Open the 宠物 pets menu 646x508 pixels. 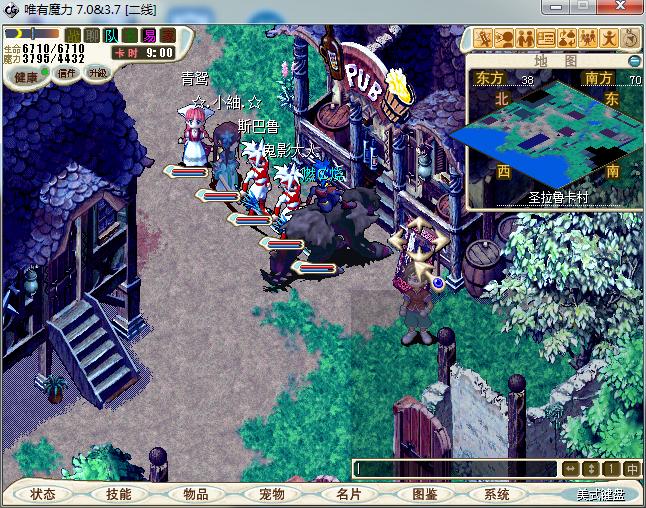(x=272, y=494)
